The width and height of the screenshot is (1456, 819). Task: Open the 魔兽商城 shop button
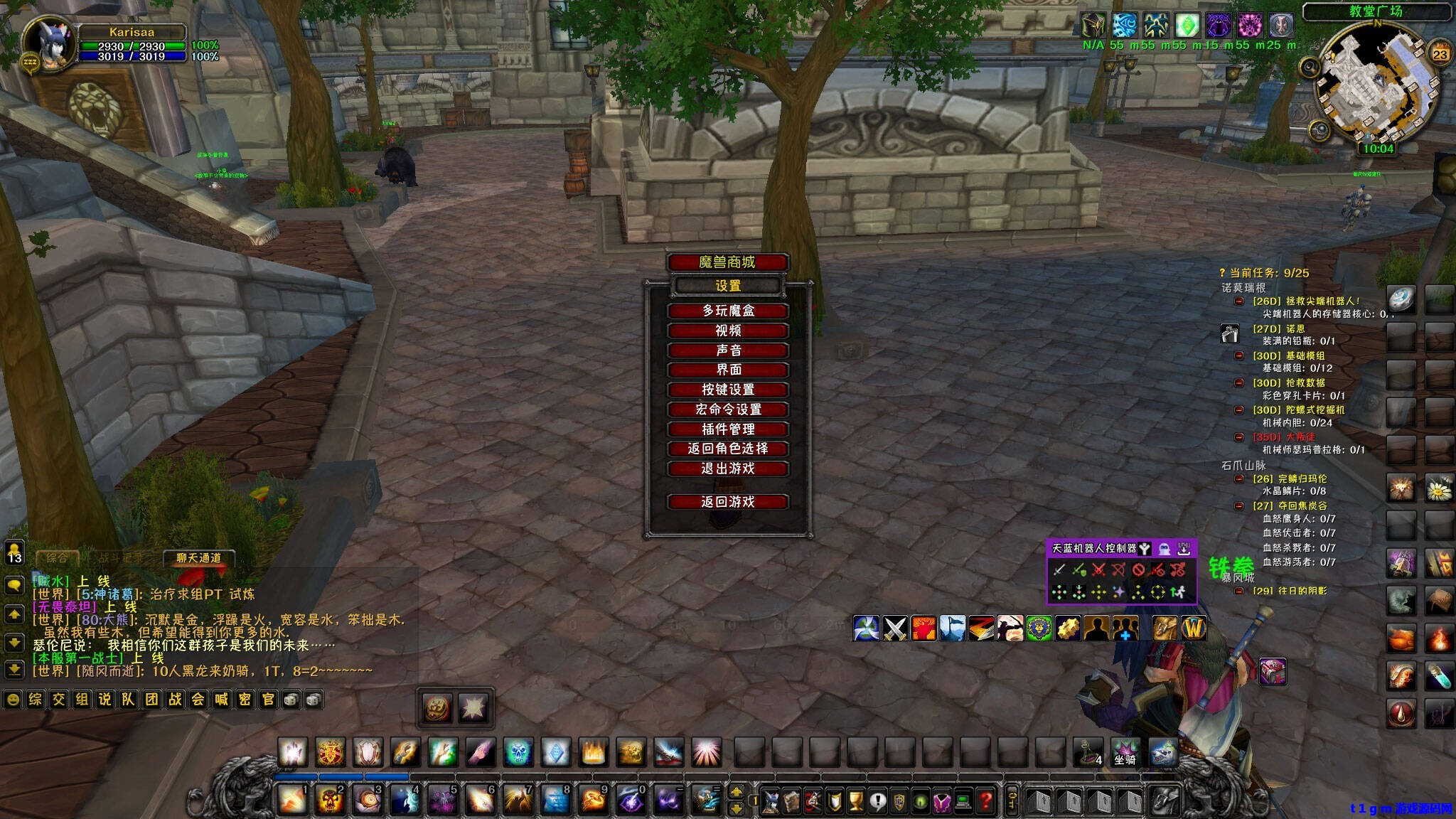(727, 262)
